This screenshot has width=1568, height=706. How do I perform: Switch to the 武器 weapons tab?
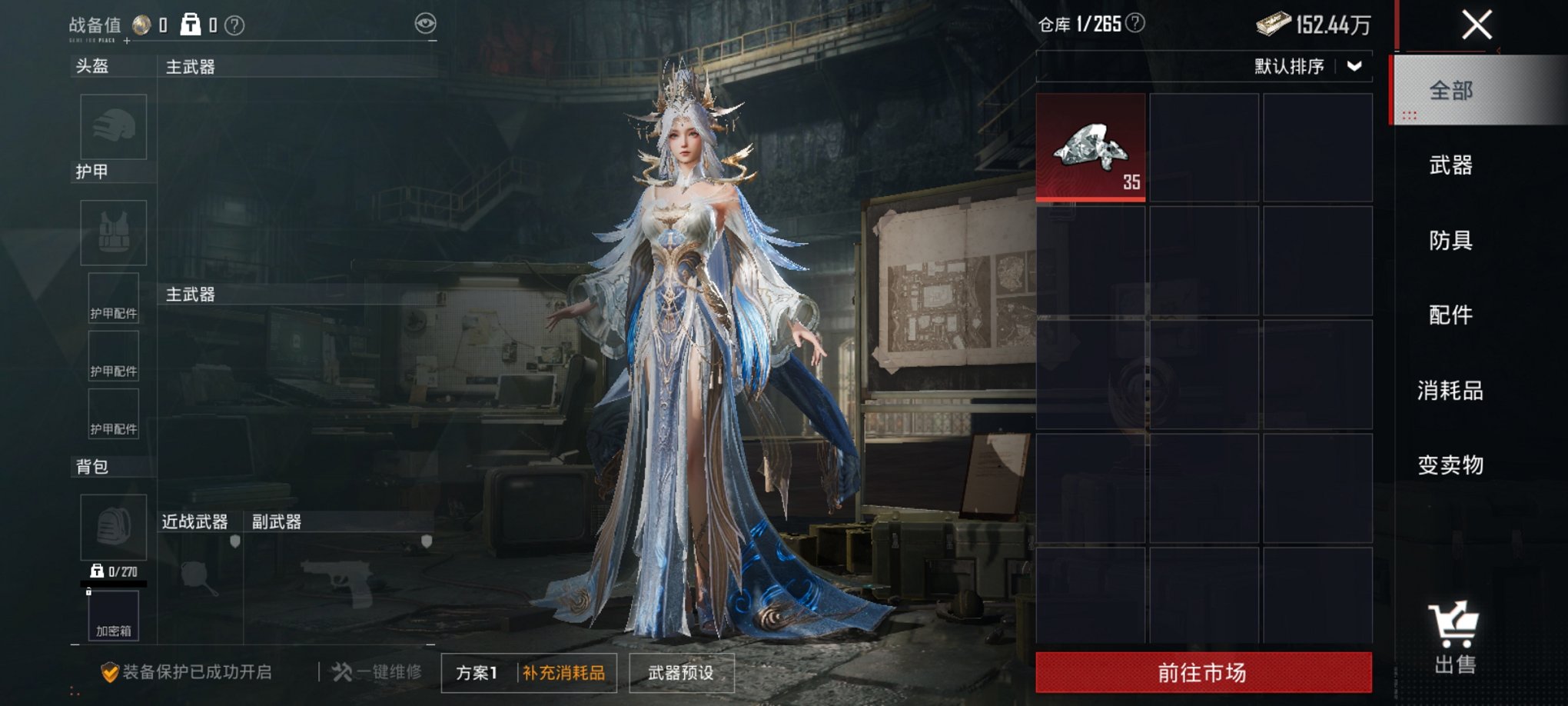(1452, 165)
